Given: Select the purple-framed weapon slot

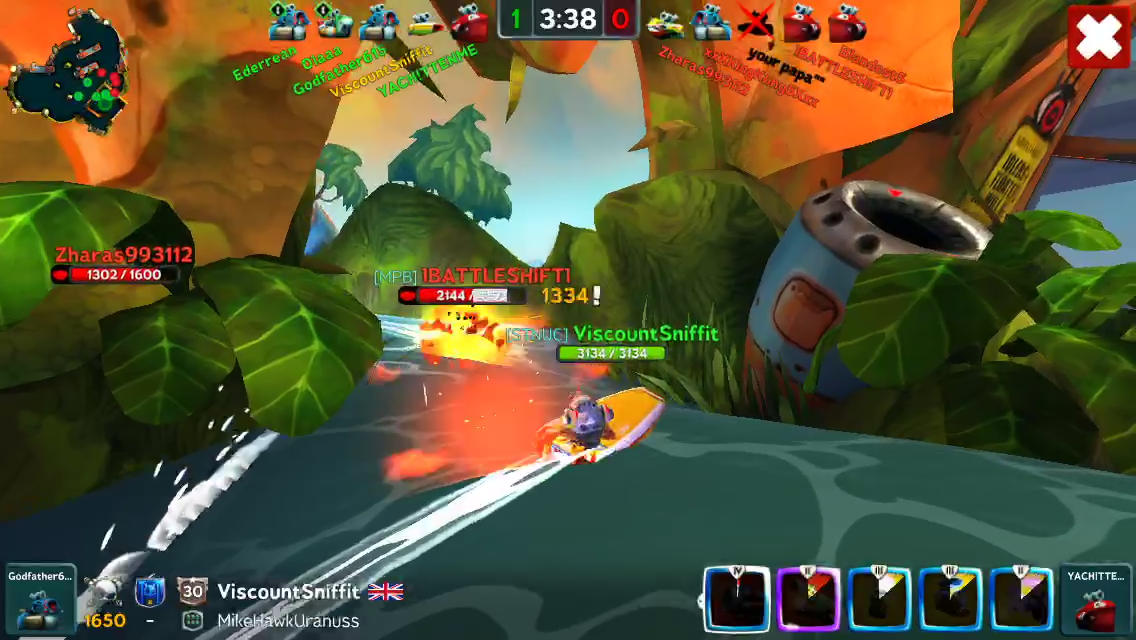Looking at the screenshot, I should [809, 598].
